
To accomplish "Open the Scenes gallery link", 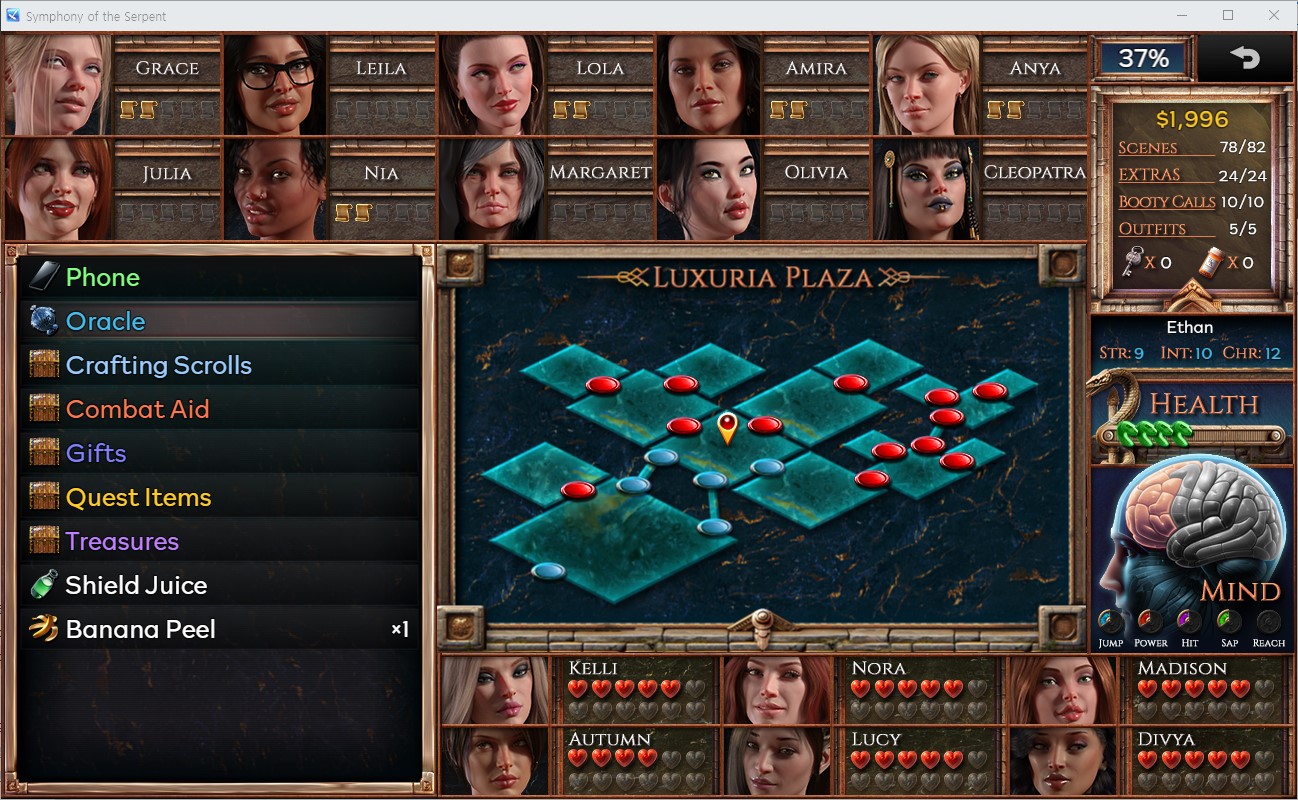I will pyautogui.click(x=1148, y=148).
